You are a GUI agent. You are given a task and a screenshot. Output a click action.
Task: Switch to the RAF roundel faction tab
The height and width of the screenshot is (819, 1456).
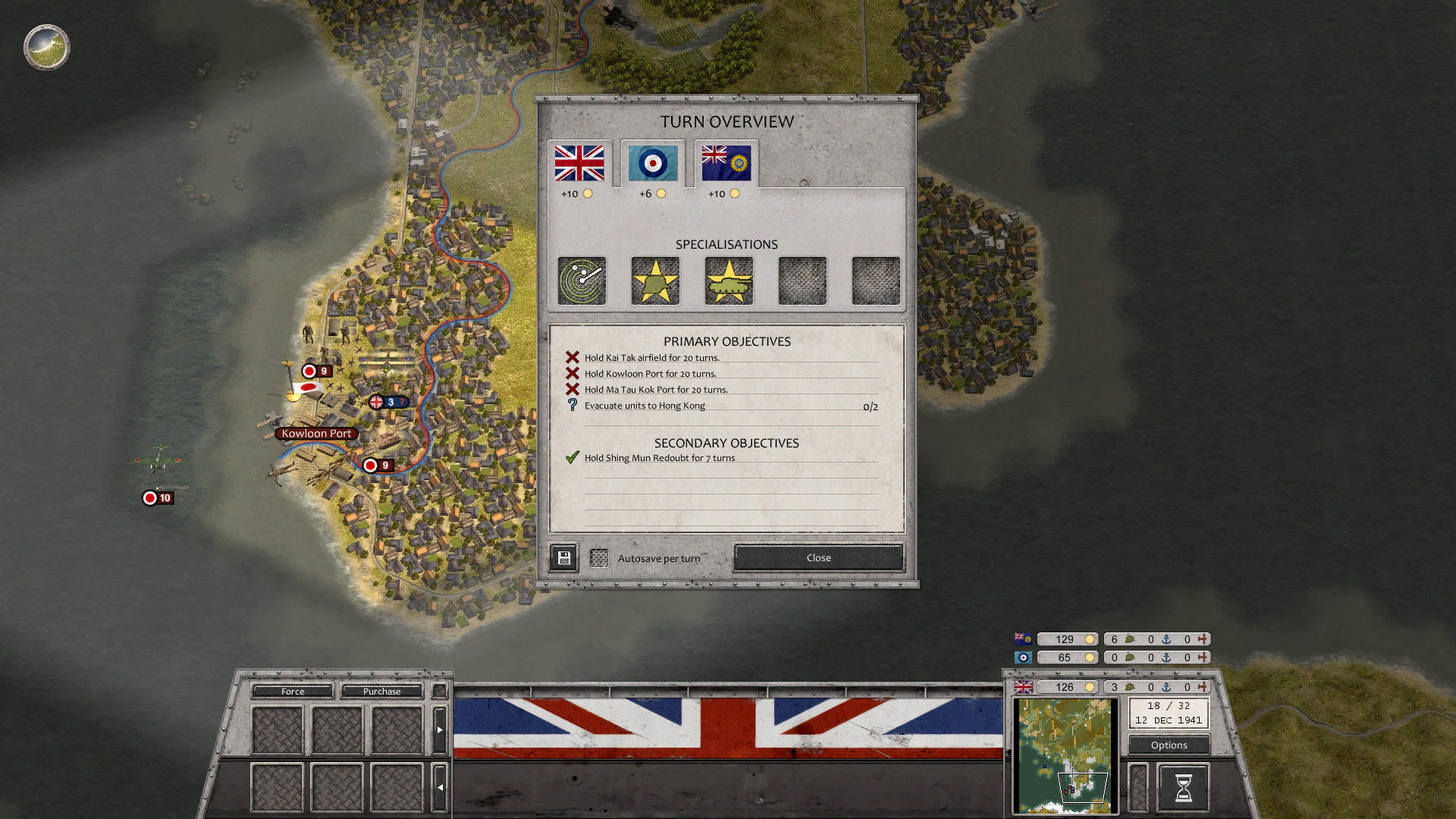[x=653, y=162]
